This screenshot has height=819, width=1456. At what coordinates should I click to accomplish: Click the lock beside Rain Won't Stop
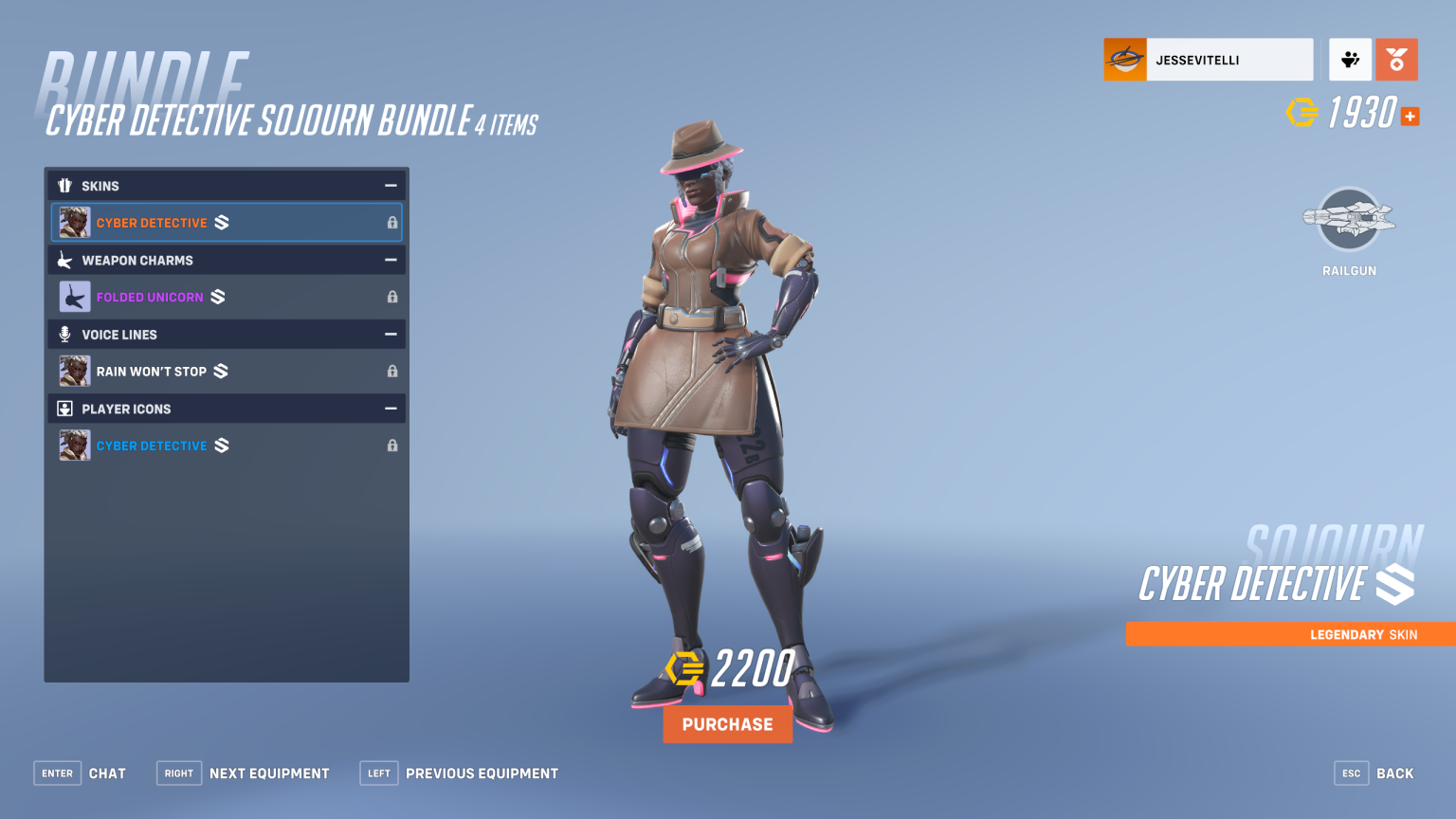point(391,371)
